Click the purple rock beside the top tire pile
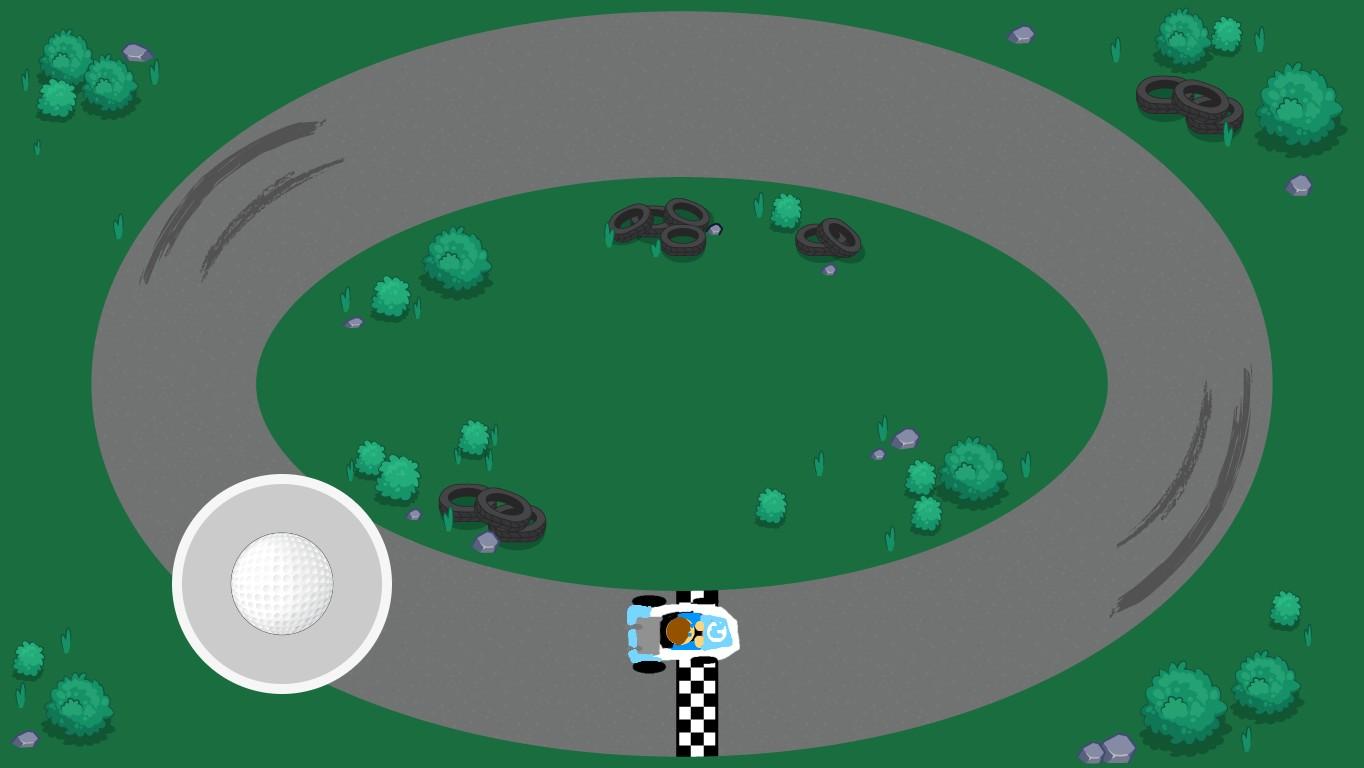This screenshot has width=1364, height=768. tap(714, 230)
